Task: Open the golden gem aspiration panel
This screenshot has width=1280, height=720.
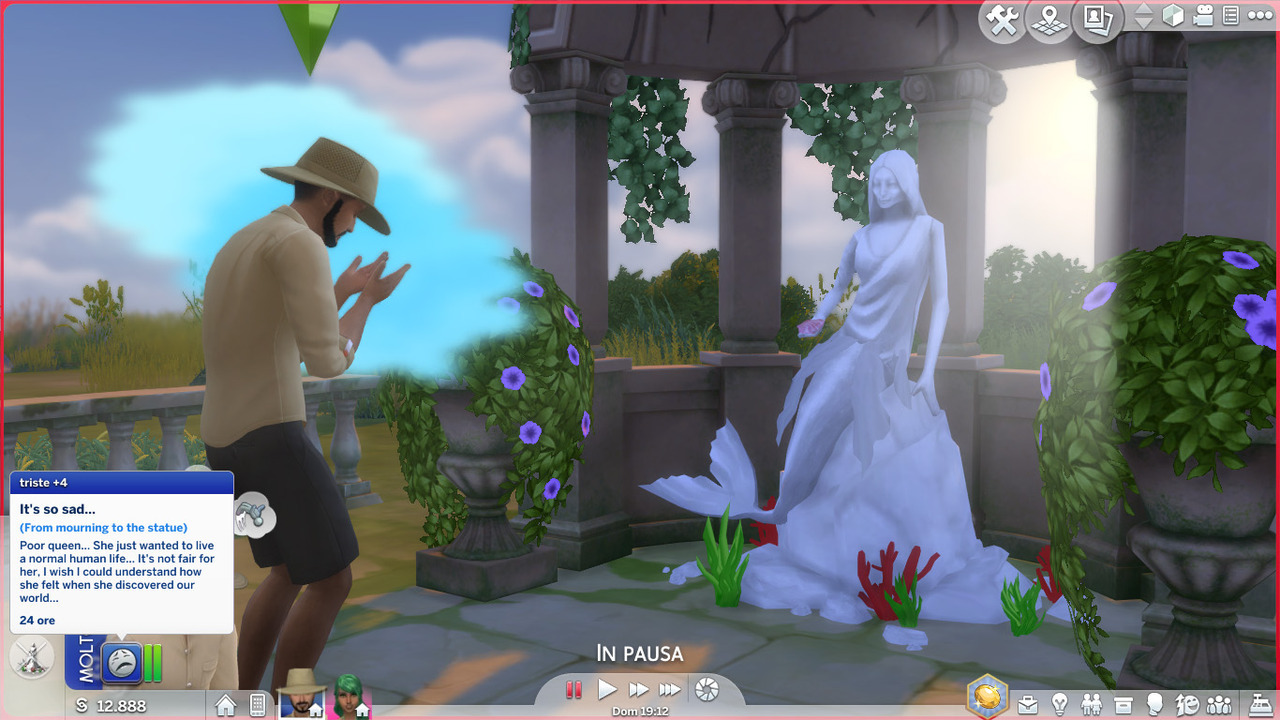Action: (x=988, y=696)
